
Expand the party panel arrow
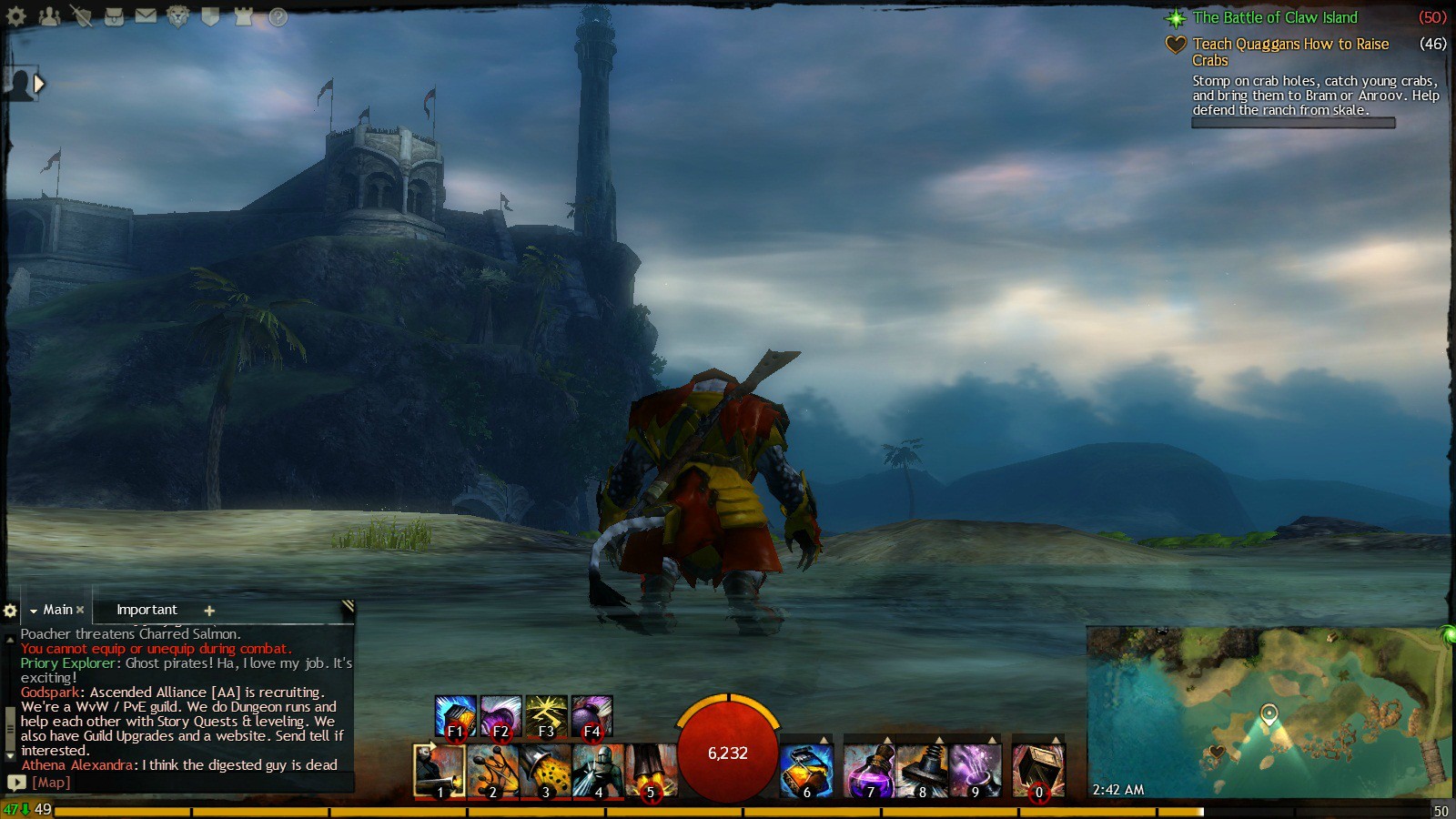[38, 84]
